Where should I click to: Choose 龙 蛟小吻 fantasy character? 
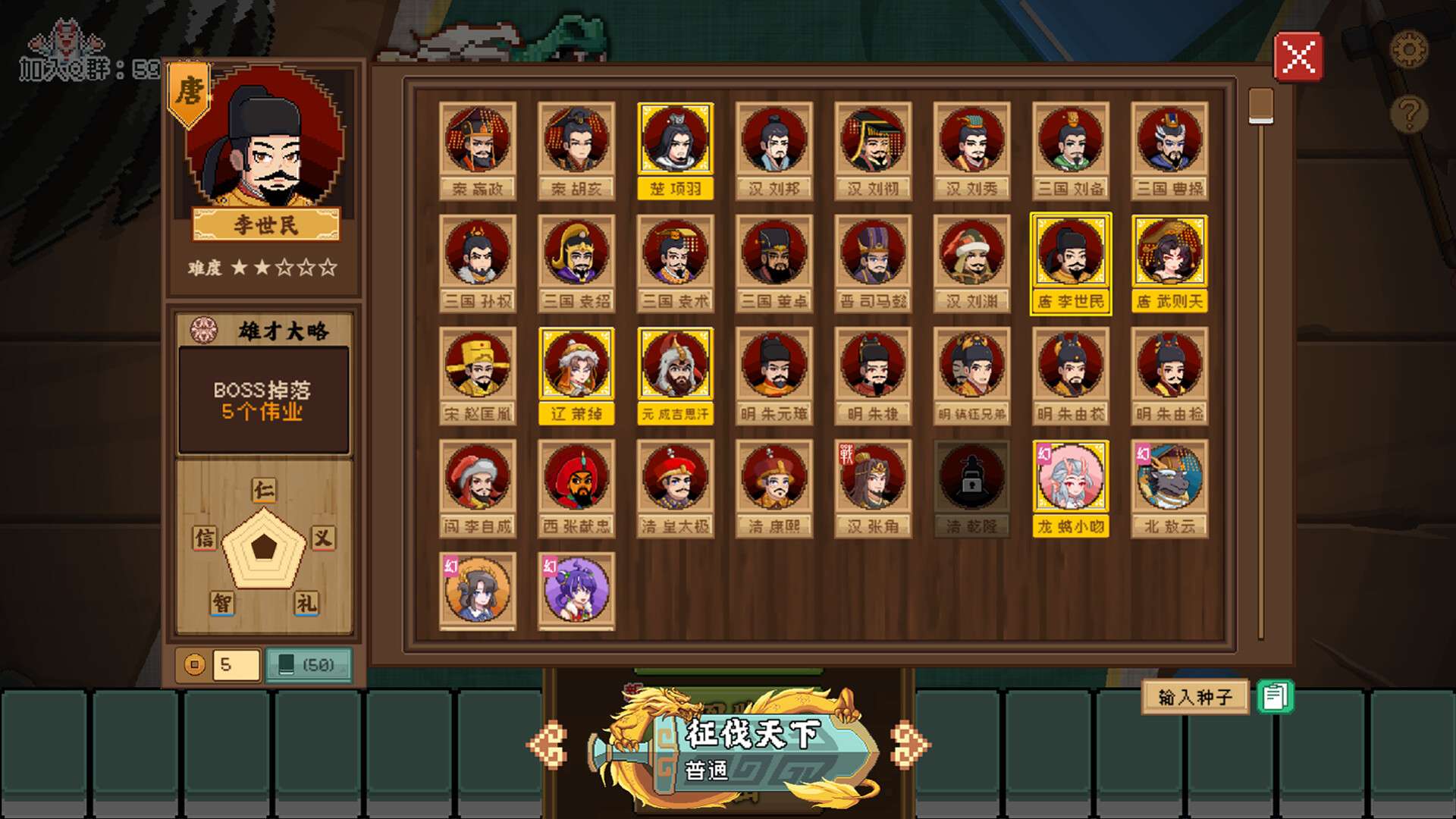[x=1070, y=487]
